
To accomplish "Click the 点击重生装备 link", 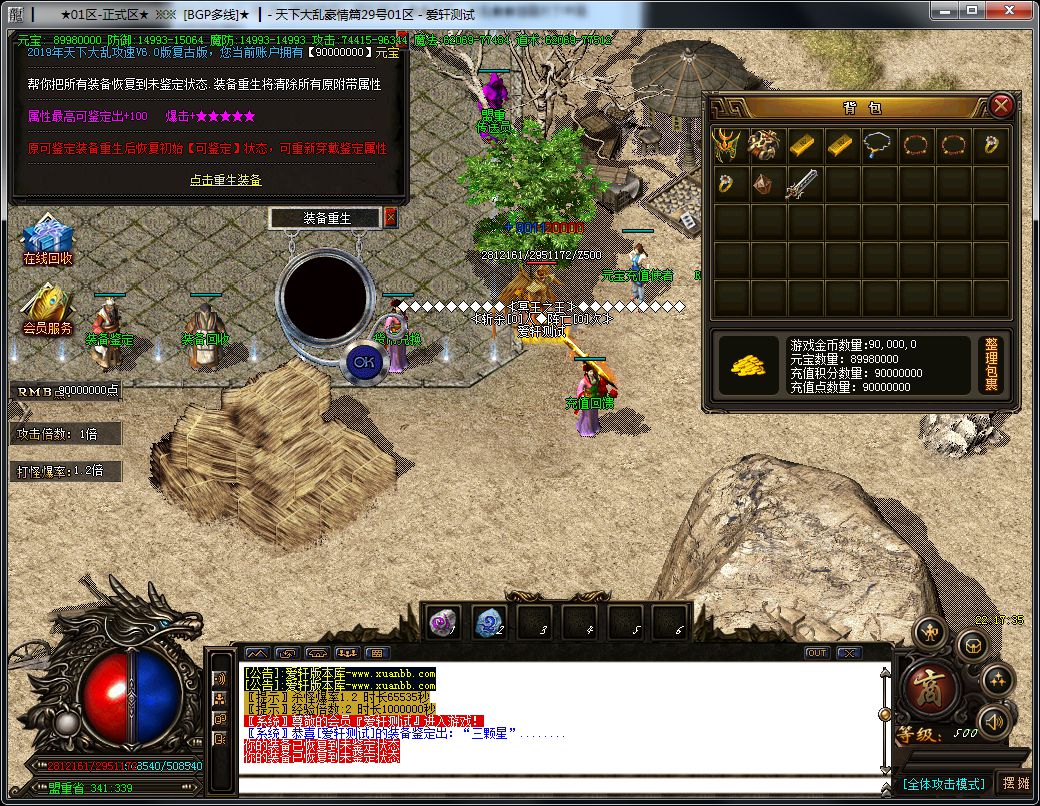I will click(x=225, y=180).
